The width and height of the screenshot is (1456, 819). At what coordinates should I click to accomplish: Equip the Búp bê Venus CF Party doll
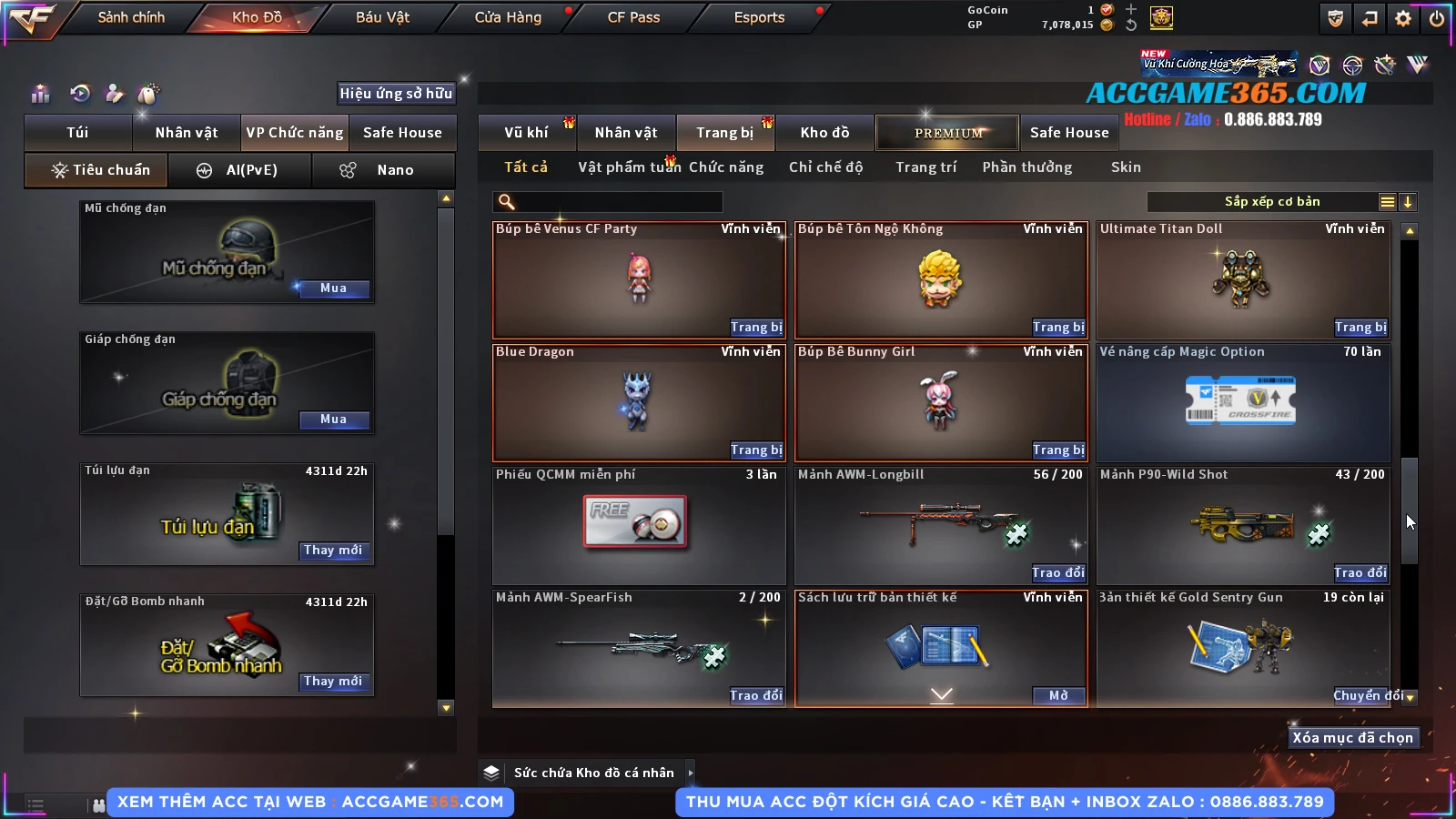click(x=756, y=328)
